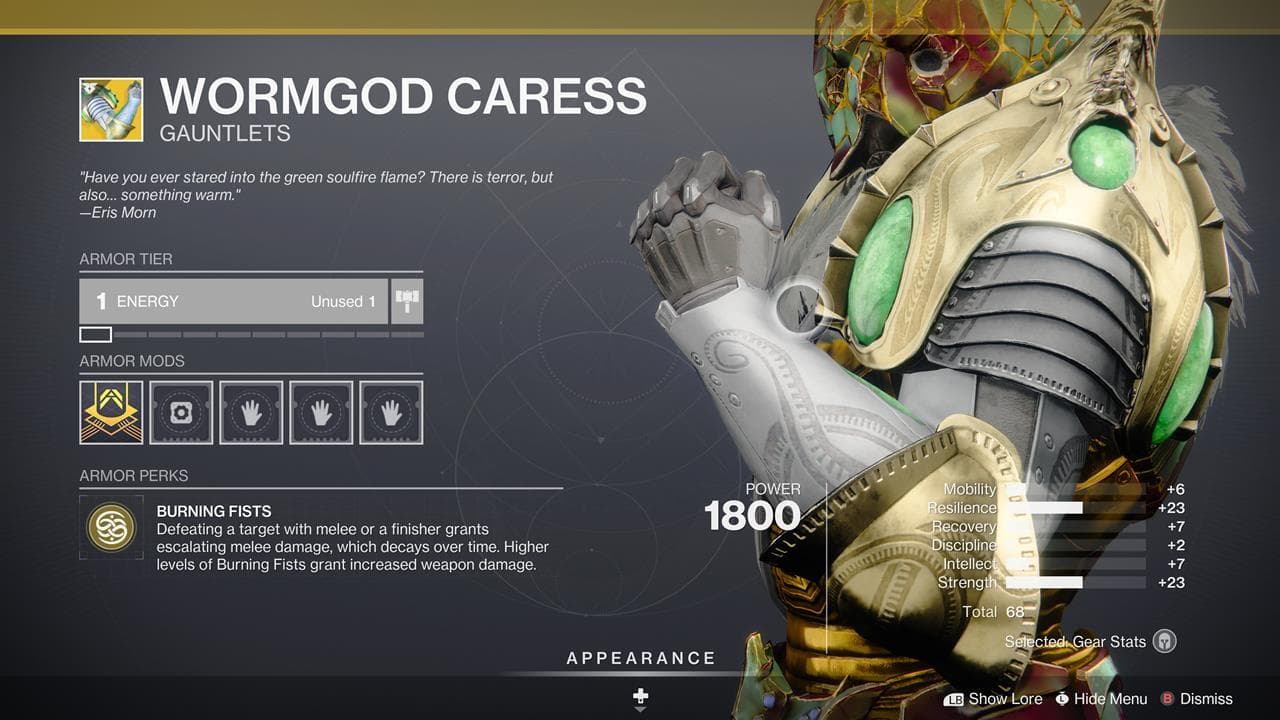This screenshot has height=720, width=1280.
Task: Select the golden chevron armor mod slot
Action: 111,412
